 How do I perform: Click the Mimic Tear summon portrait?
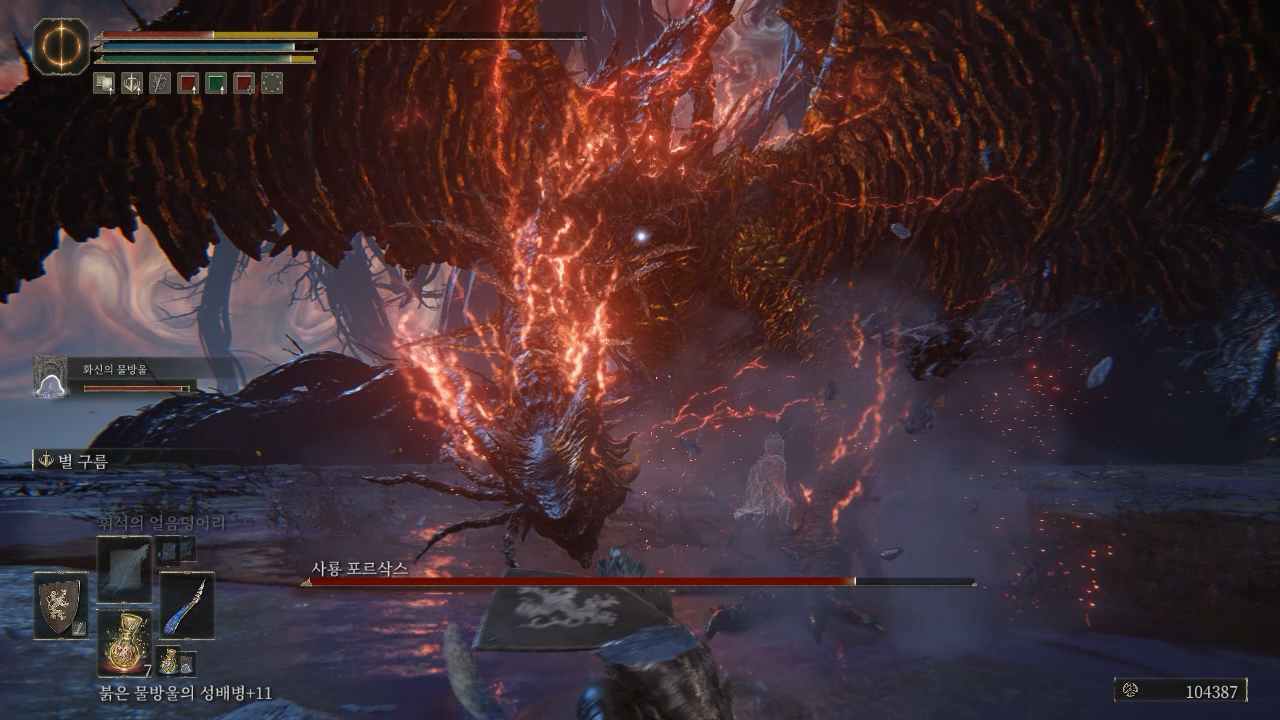(x=51, y=378)
